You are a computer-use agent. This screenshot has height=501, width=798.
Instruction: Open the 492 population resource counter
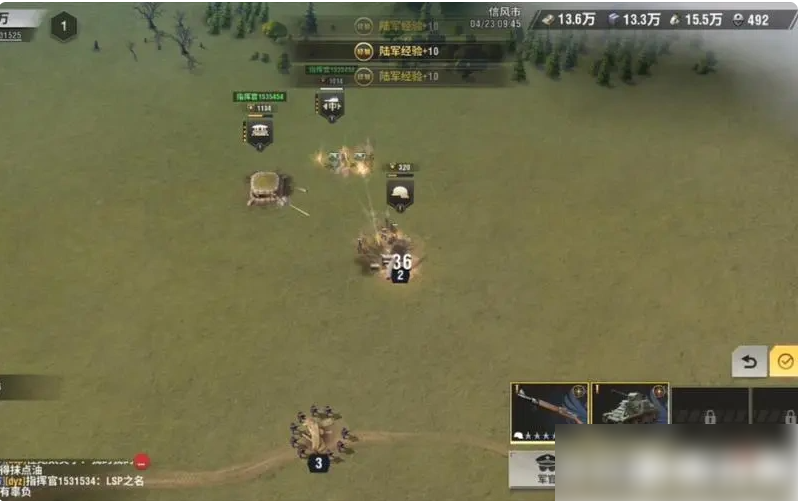click(750, 19)
